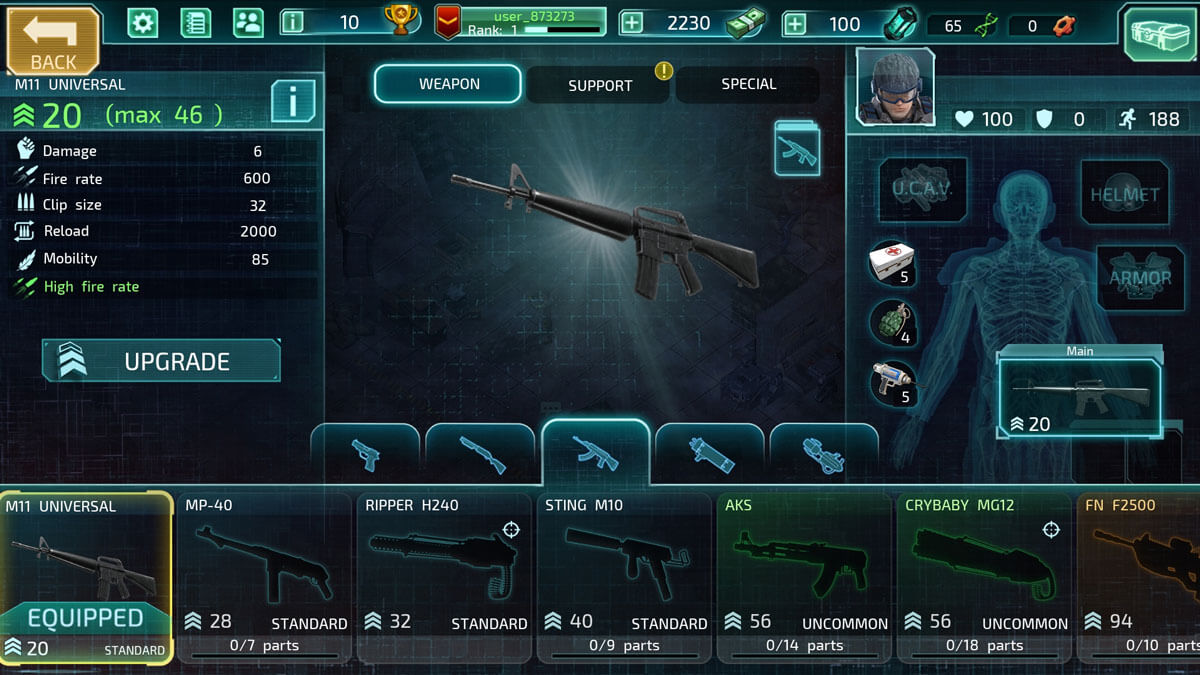Image resolution: width=1200 pixels, height=675 pixels.
Task: Open the friends icon in the top bar
Action: [247, 23]
